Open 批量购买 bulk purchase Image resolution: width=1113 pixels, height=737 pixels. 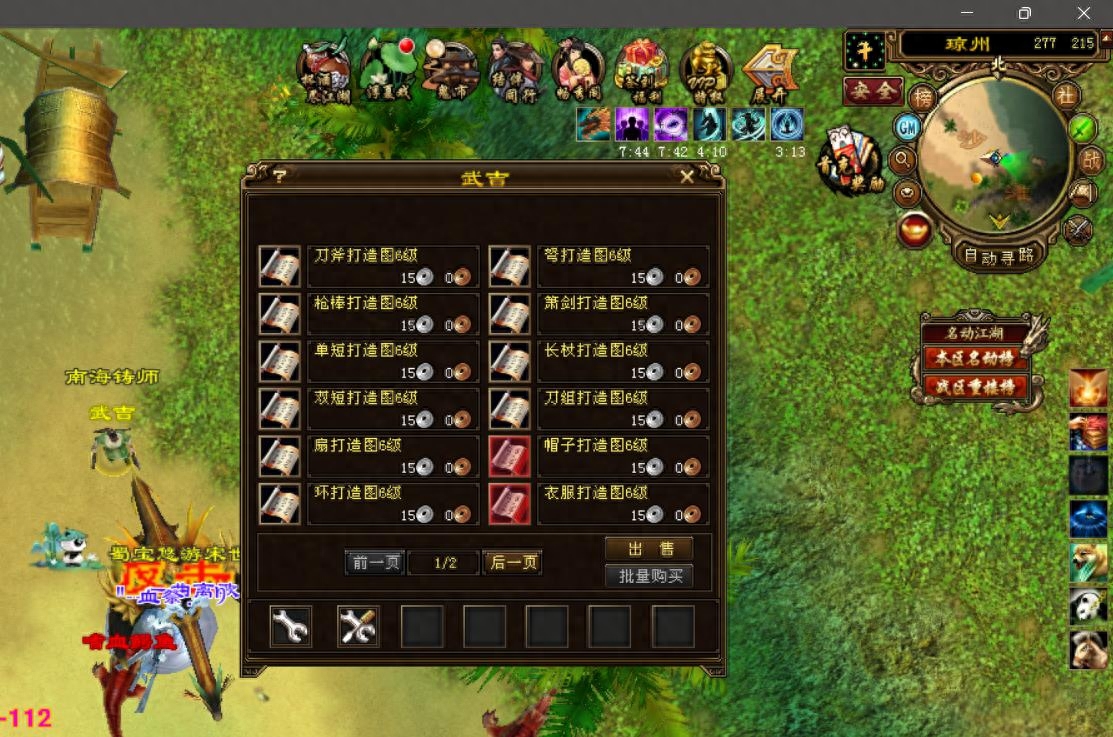(x=648, y=576)
